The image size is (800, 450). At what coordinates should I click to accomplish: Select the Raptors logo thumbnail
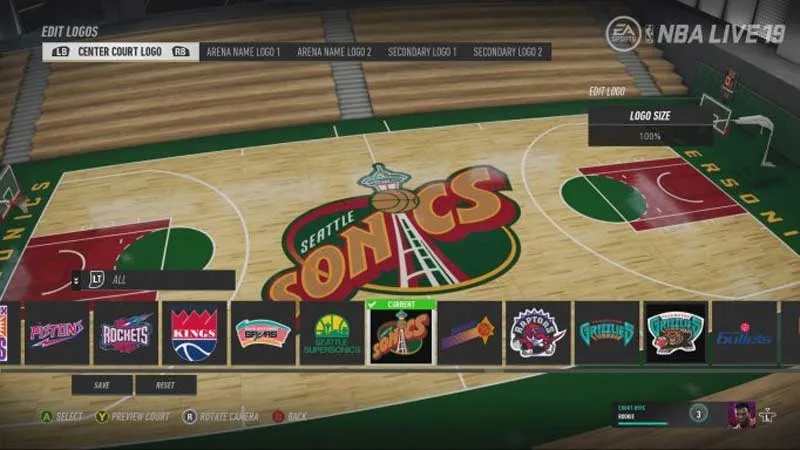pyautogui.click(x=538, y=333)
